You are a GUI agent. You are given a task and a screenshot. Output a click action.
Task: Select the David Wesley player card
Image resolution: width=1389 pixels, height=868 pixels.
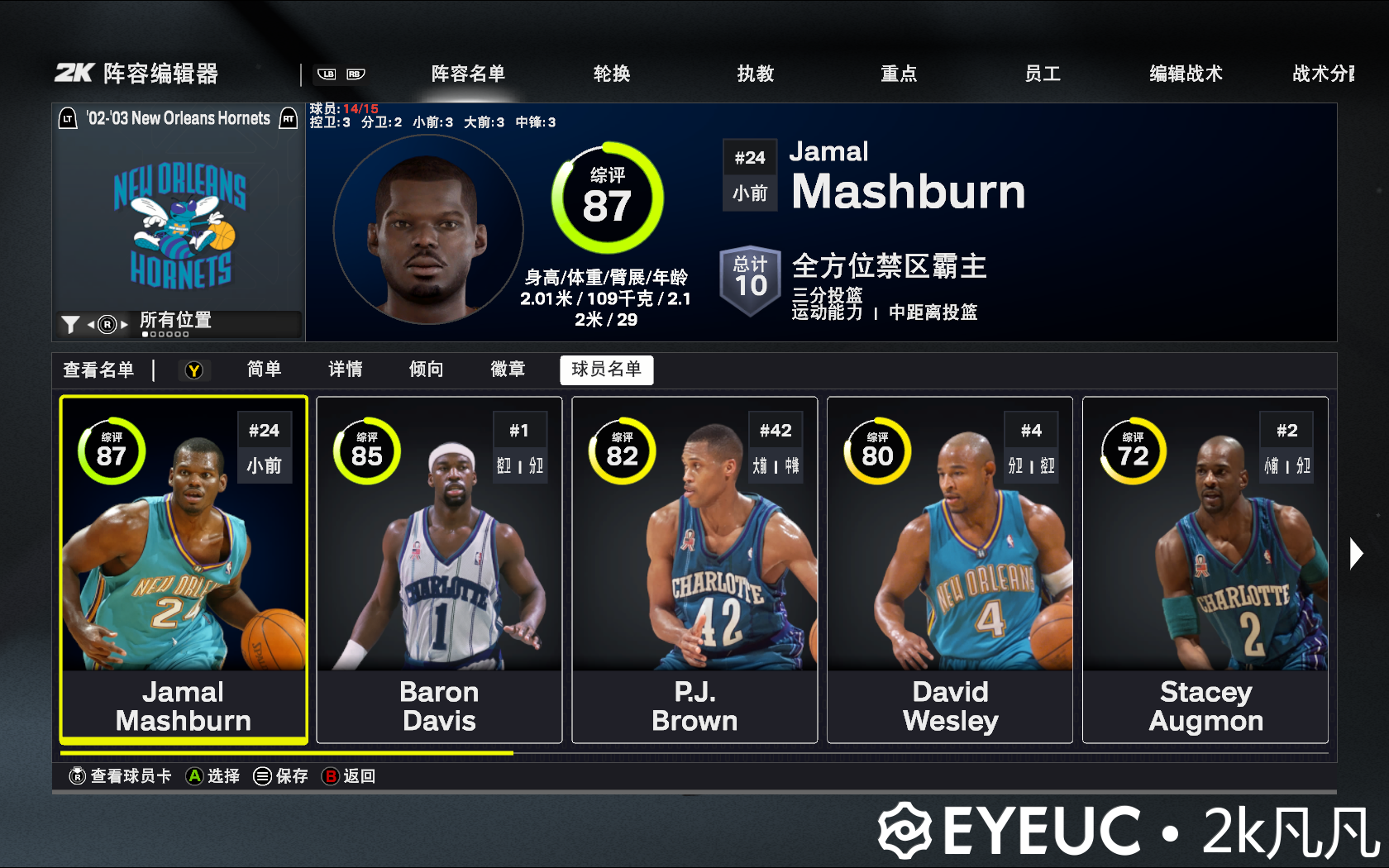[950, 570]
